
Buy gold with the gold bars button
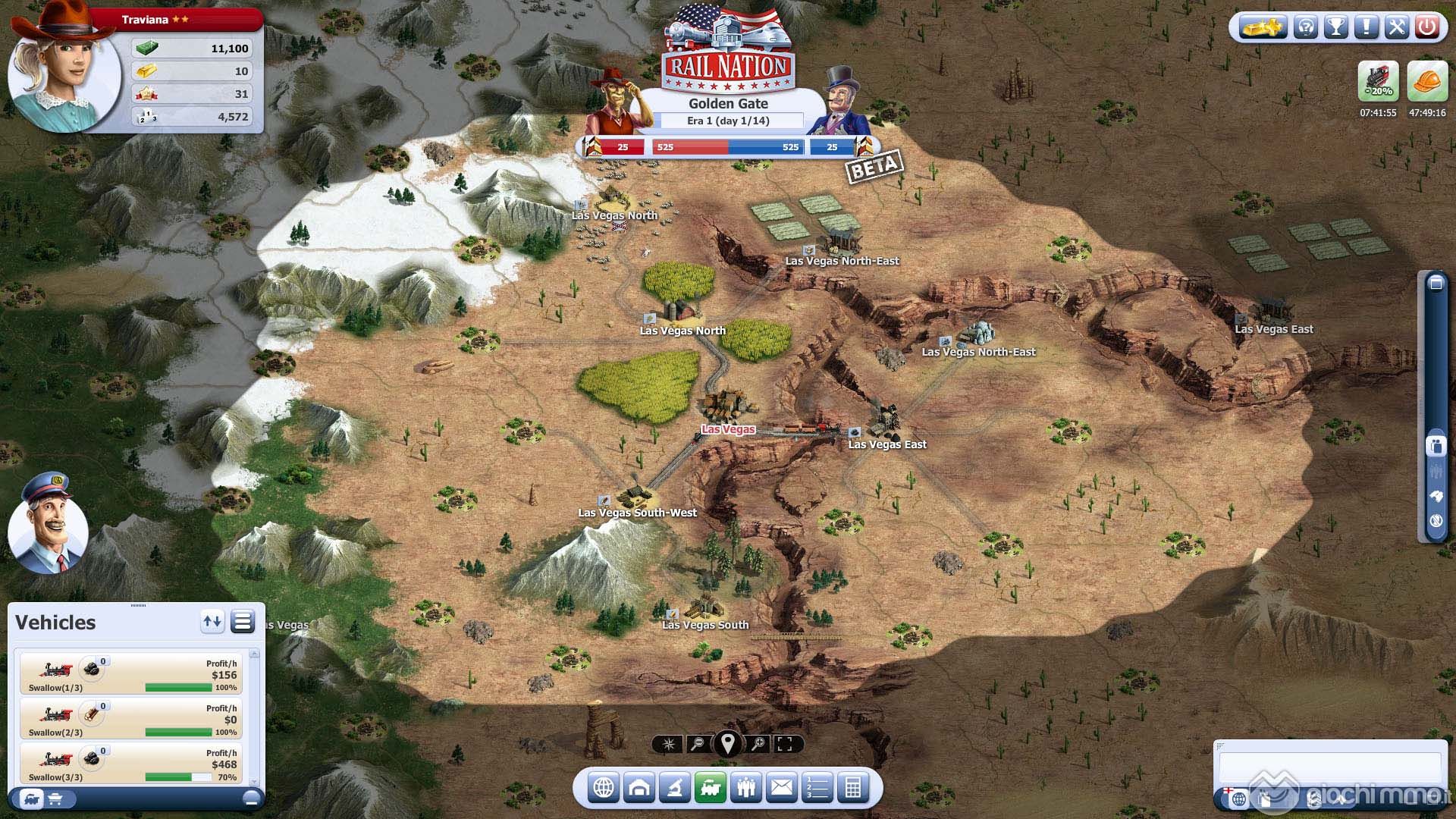1262,28
